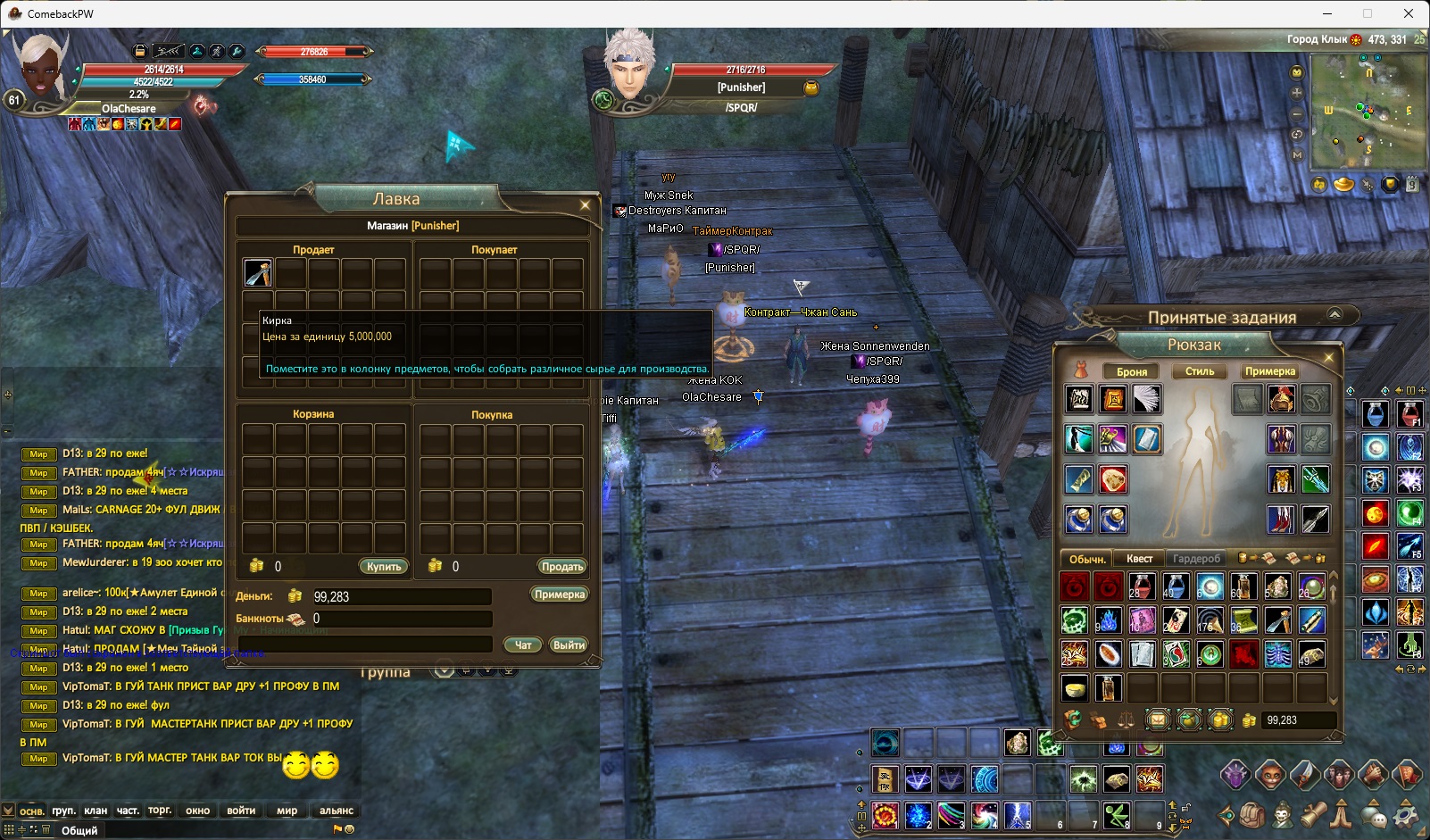The height and width of the screenshot is (840, 1430).
Task: Click the Купить buy button
Action: pos(384,567)
